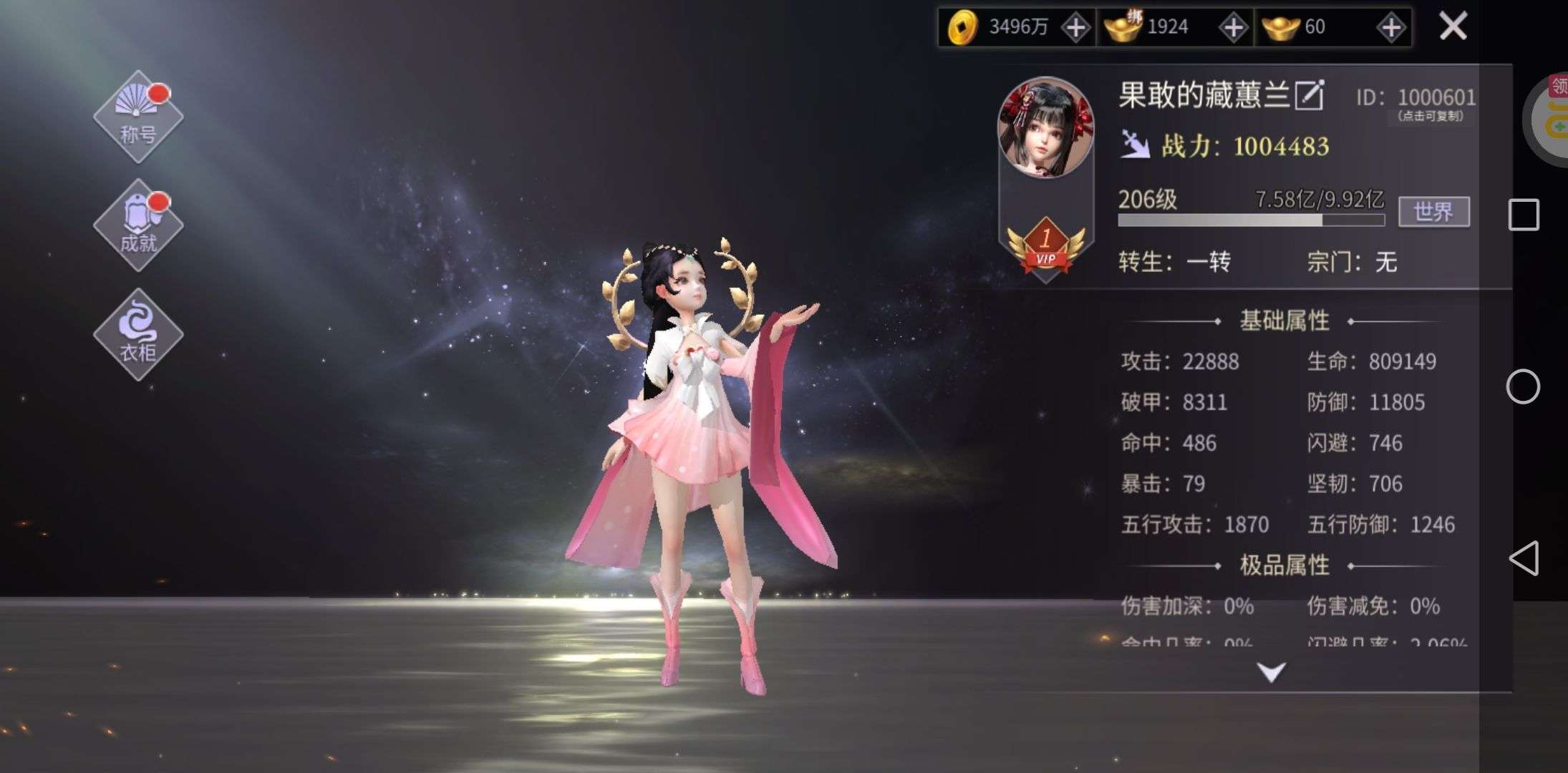Tap the character portrait avatar

[x=1045, y=128]
